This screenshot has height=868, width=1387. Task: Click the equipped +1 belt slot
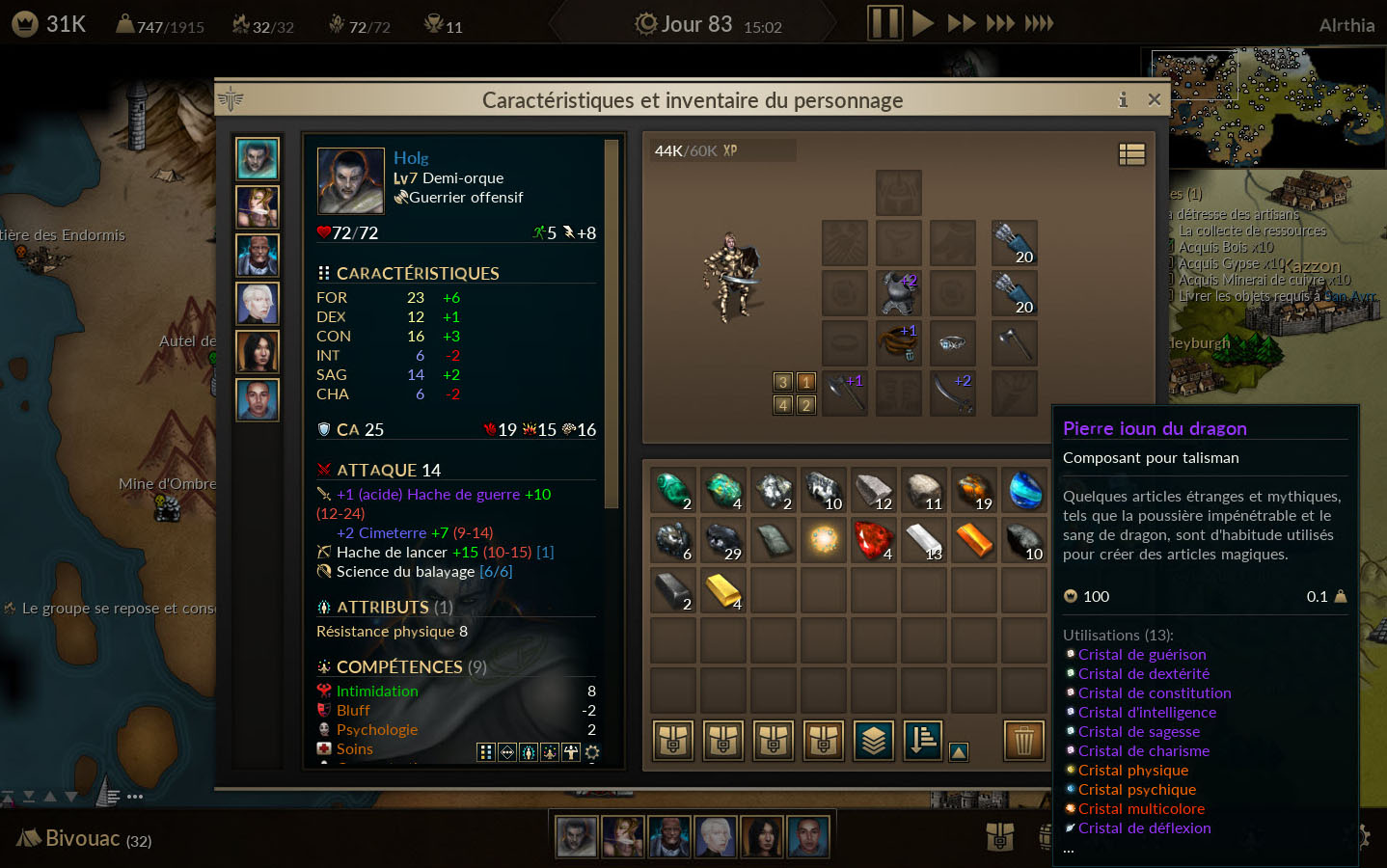898,343
